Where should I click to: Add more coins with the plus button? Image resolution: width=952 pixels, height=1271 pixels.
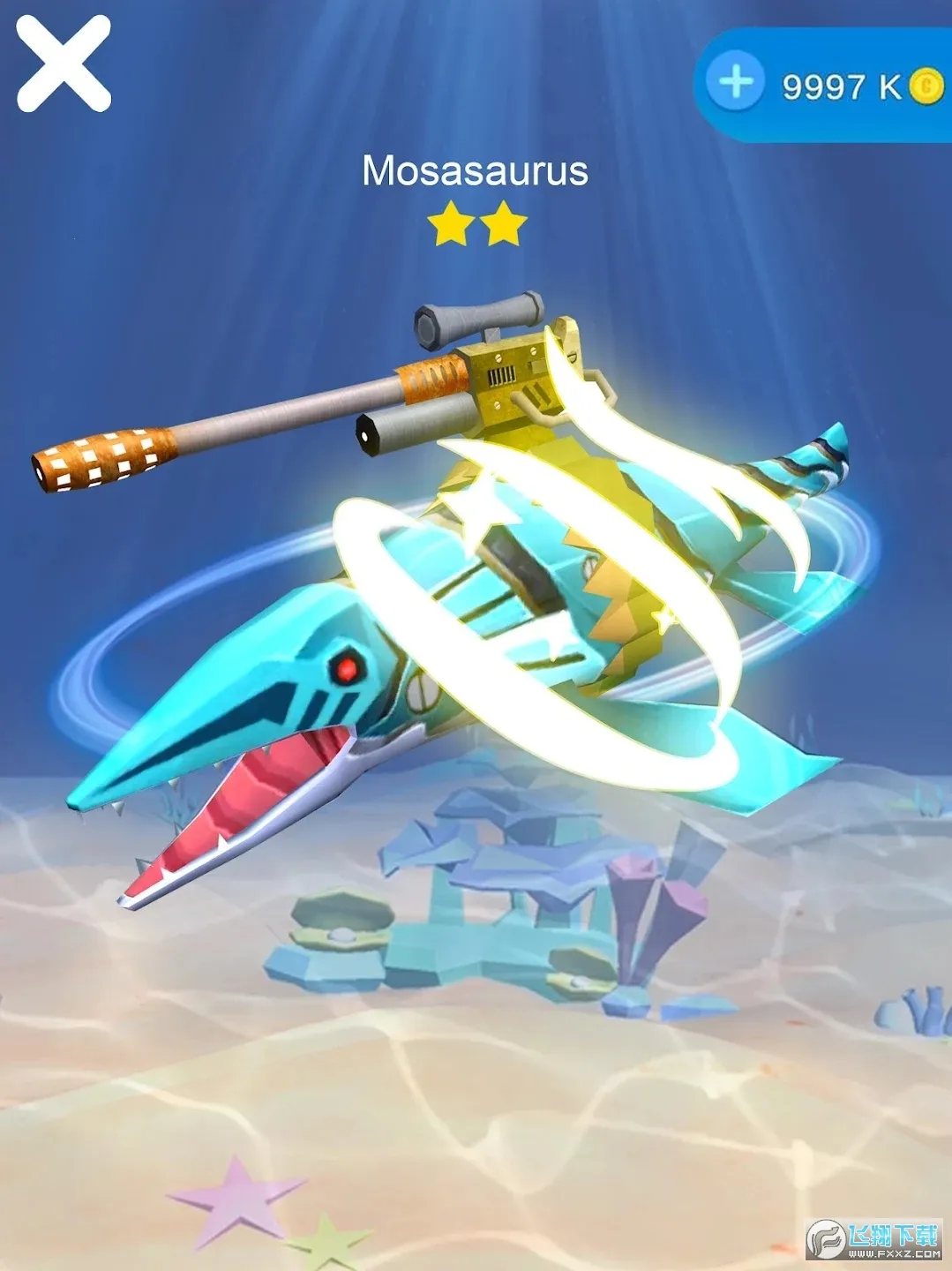[736, 84]
